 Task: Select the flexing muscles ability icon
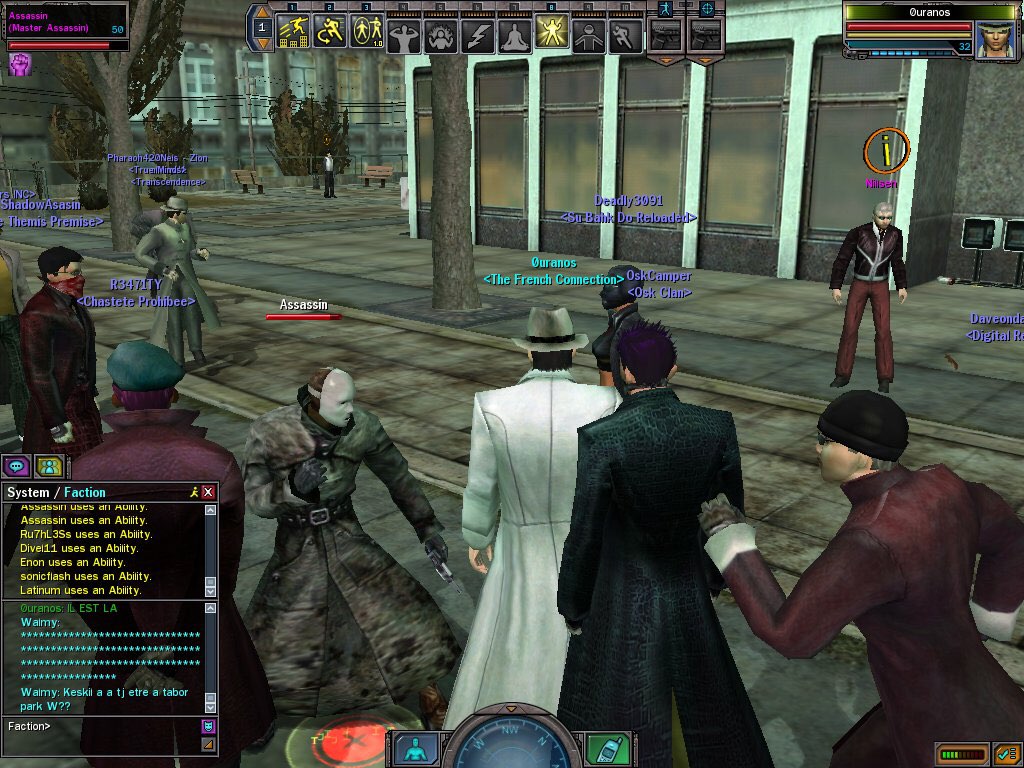404,37
